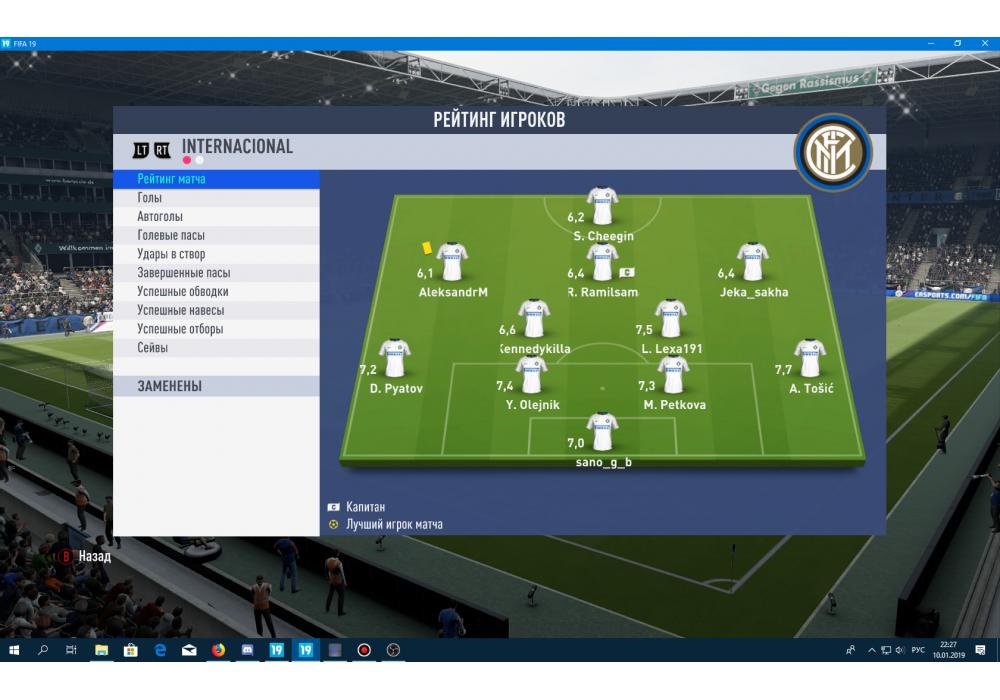Show Успешные обводки ratings
Viewport: 1000px width, 700px height.
[x=183, y=292]
